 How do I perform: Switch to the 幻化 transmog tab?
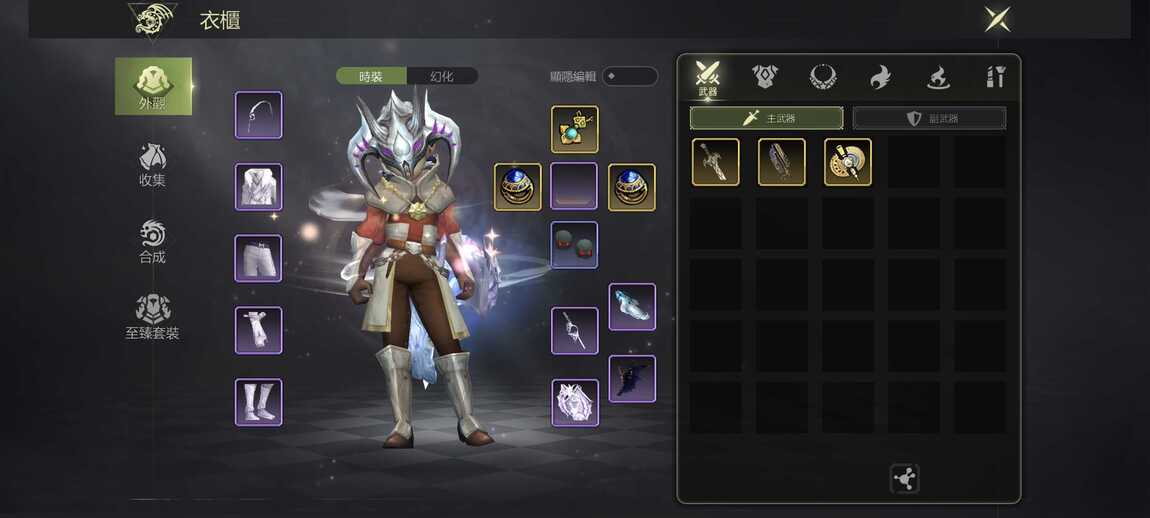pos(442,76)
